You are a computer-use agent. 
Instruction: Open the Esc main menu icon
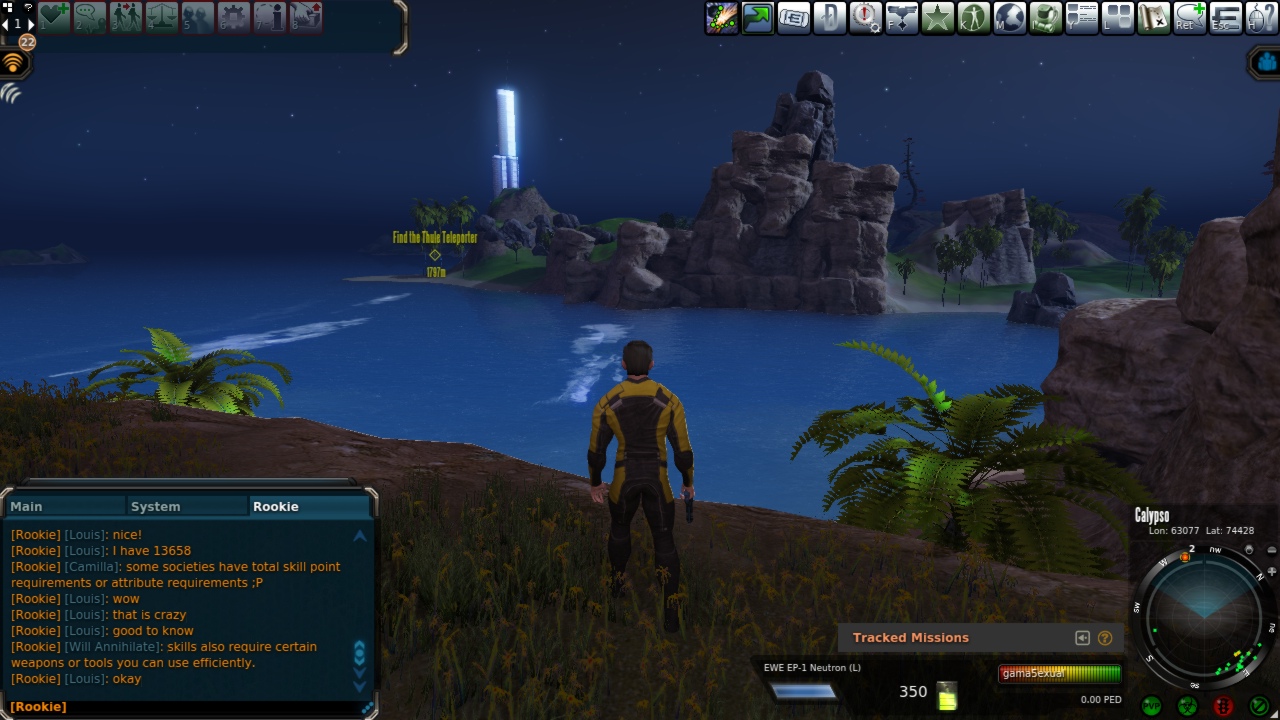point(1225,17)
